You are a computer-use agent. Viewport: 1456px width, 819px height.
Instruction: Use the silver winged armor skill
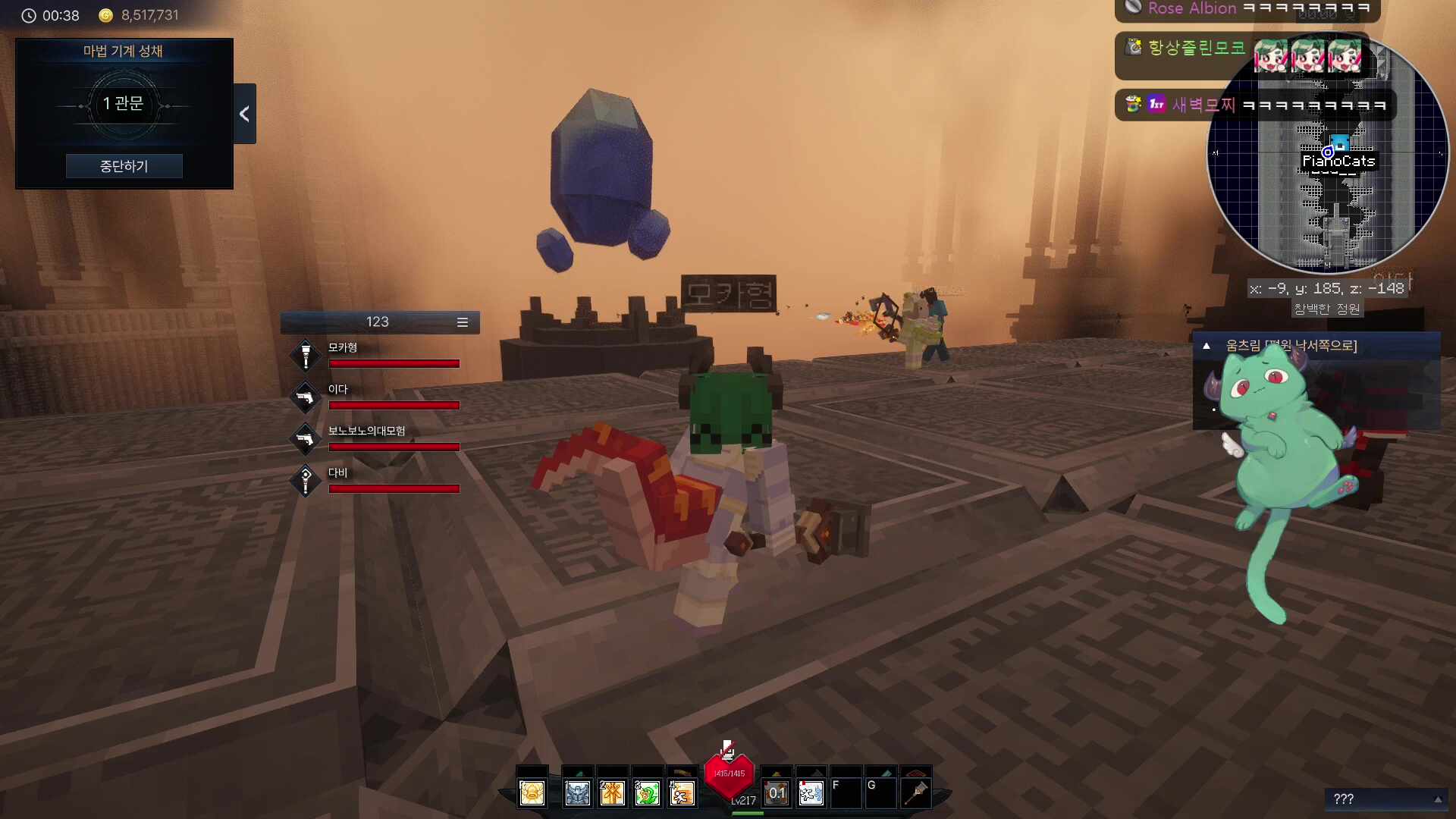(577, 793)
